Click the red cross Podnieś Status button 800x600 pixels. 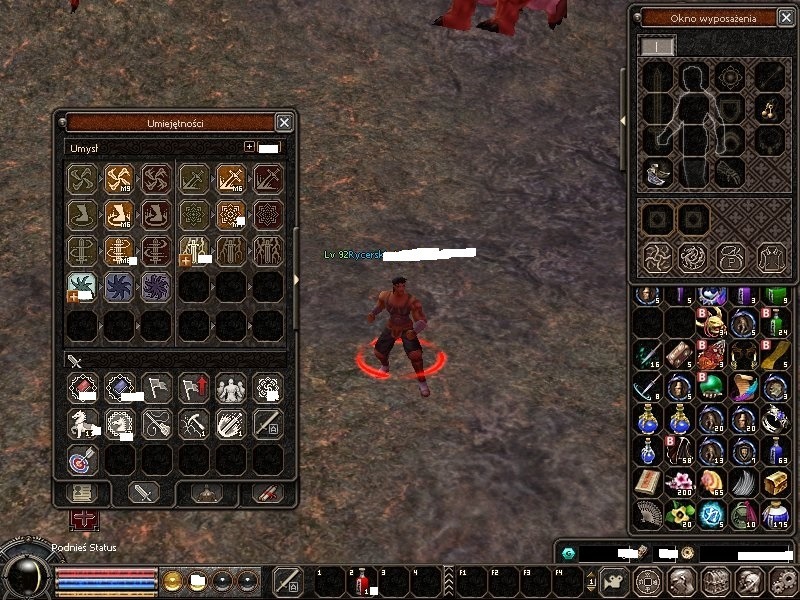[84, 520]
